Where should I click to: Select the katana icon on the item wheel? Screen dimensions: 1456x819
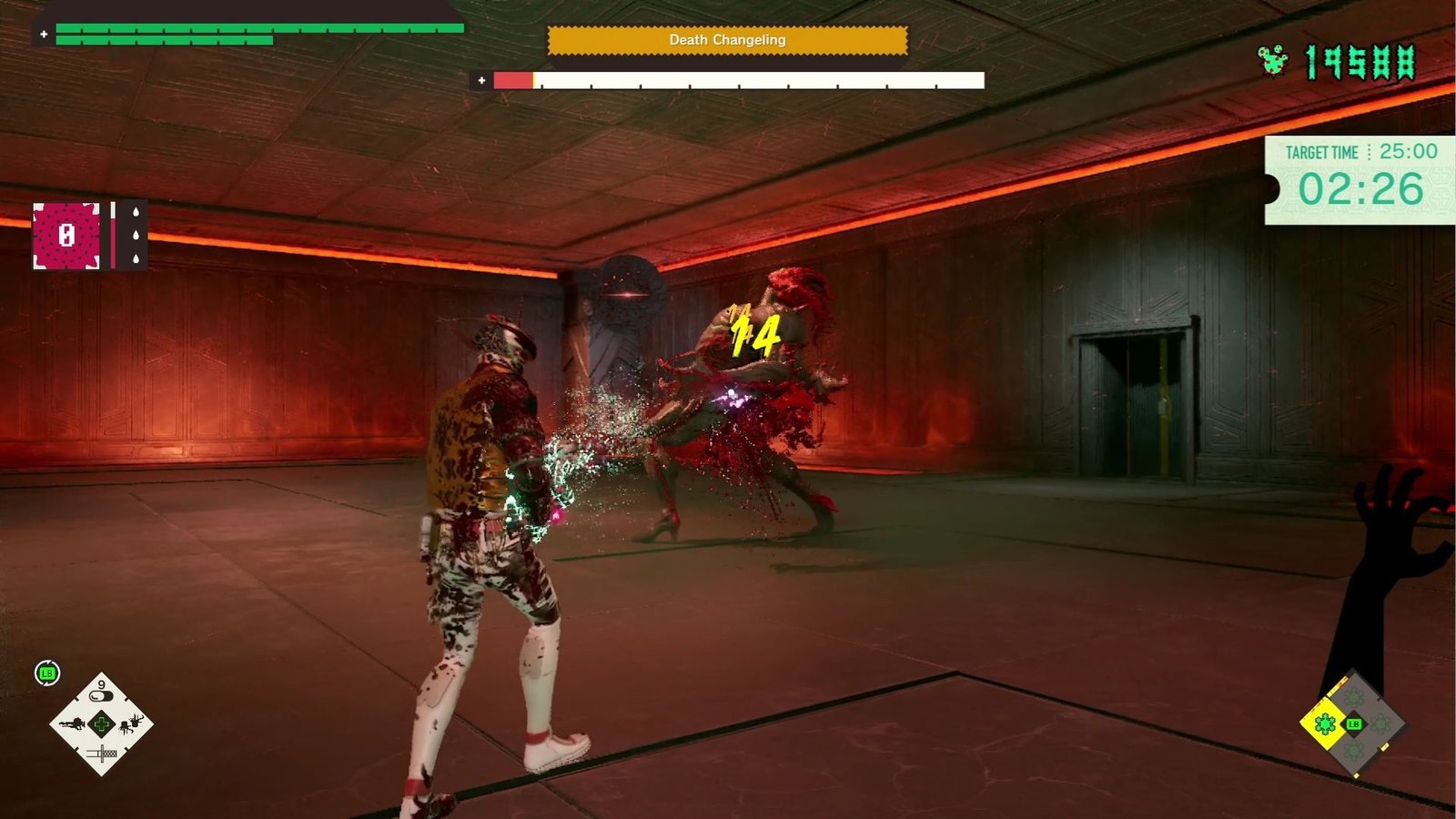(103, 753)
